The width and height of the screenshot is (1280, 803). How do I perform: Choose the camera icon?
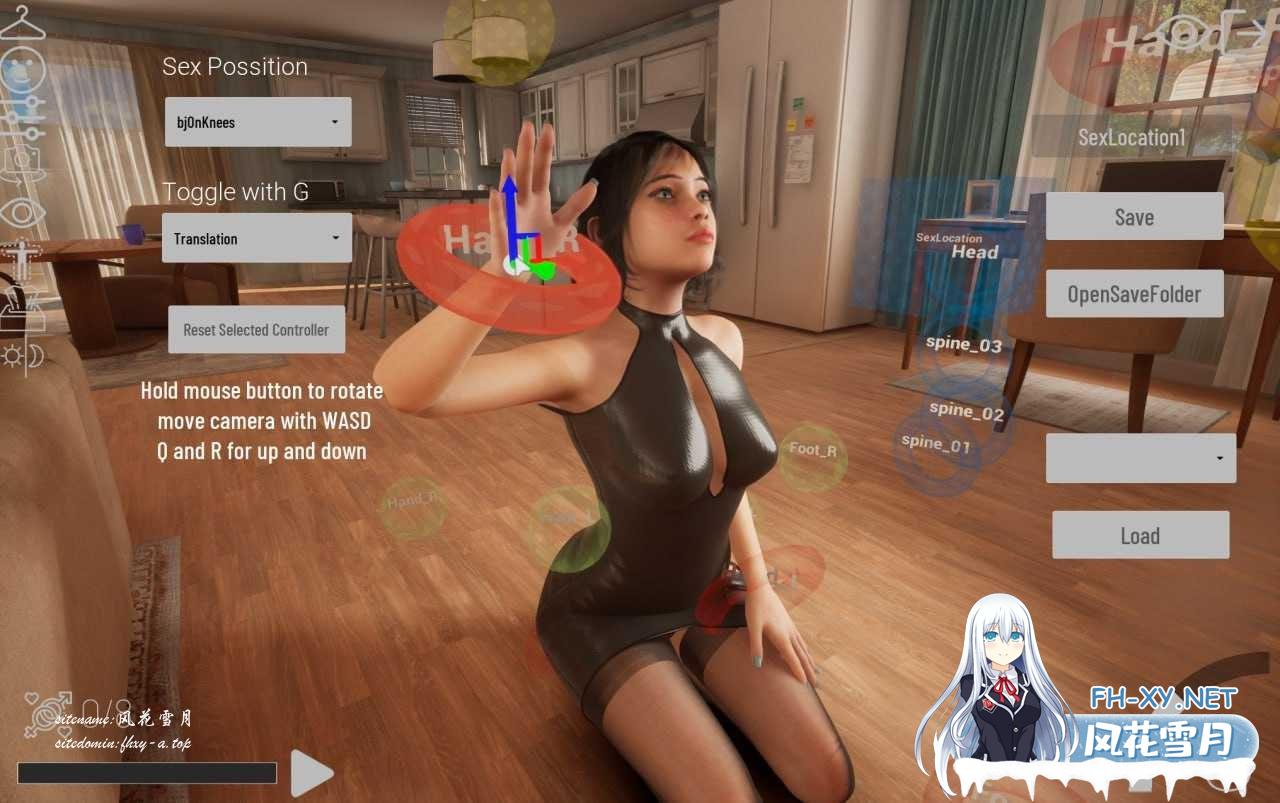(x=21, y=162)
